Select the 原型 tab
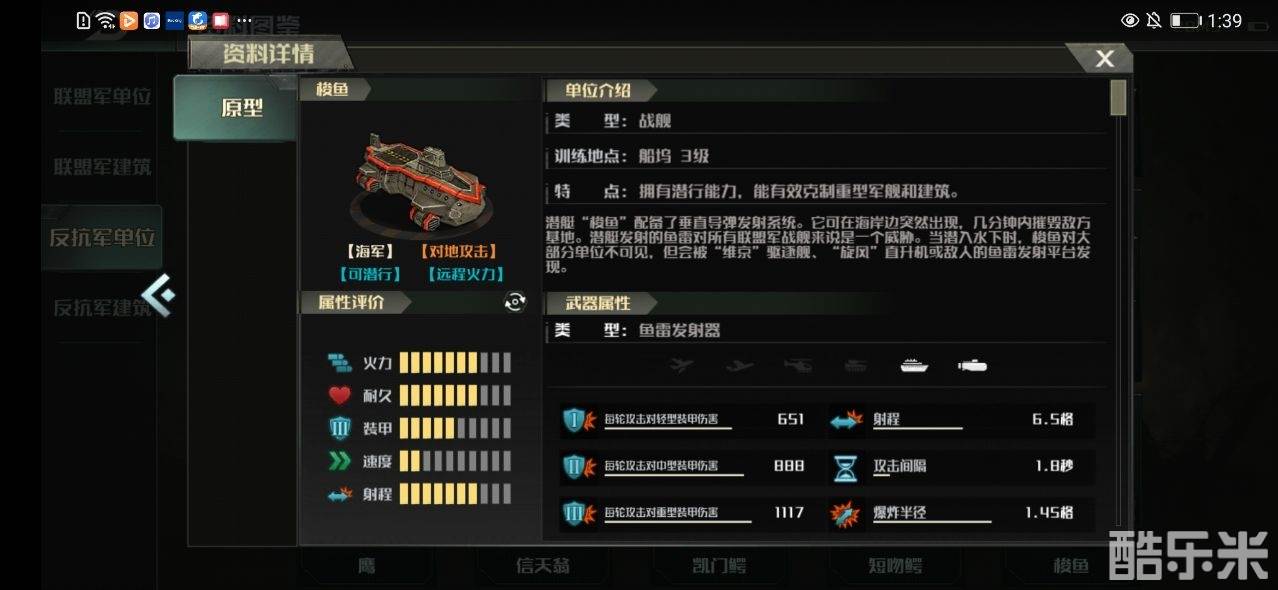 point(241,108)
